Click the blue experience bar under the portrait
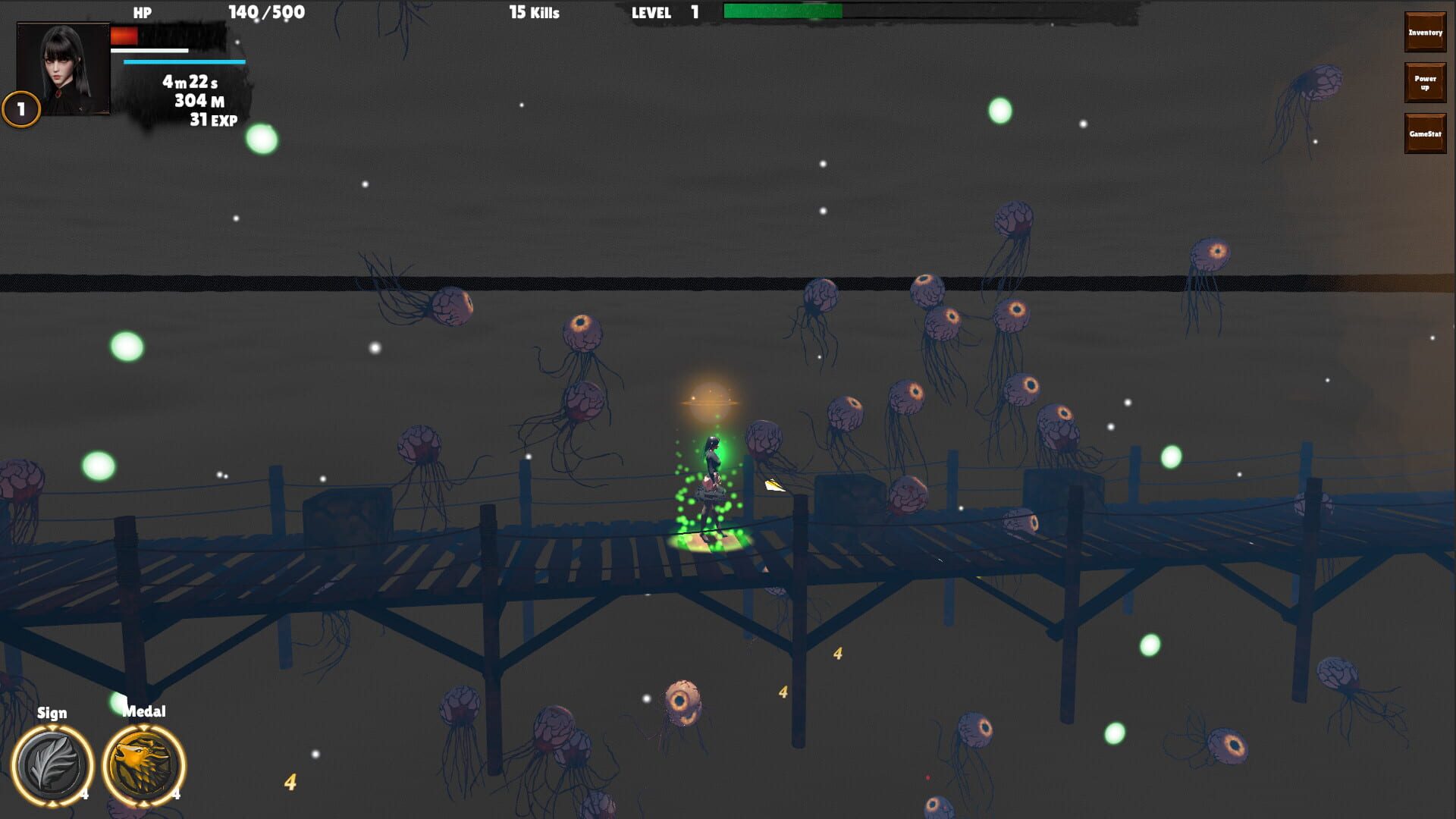 [x=182, y=61]
